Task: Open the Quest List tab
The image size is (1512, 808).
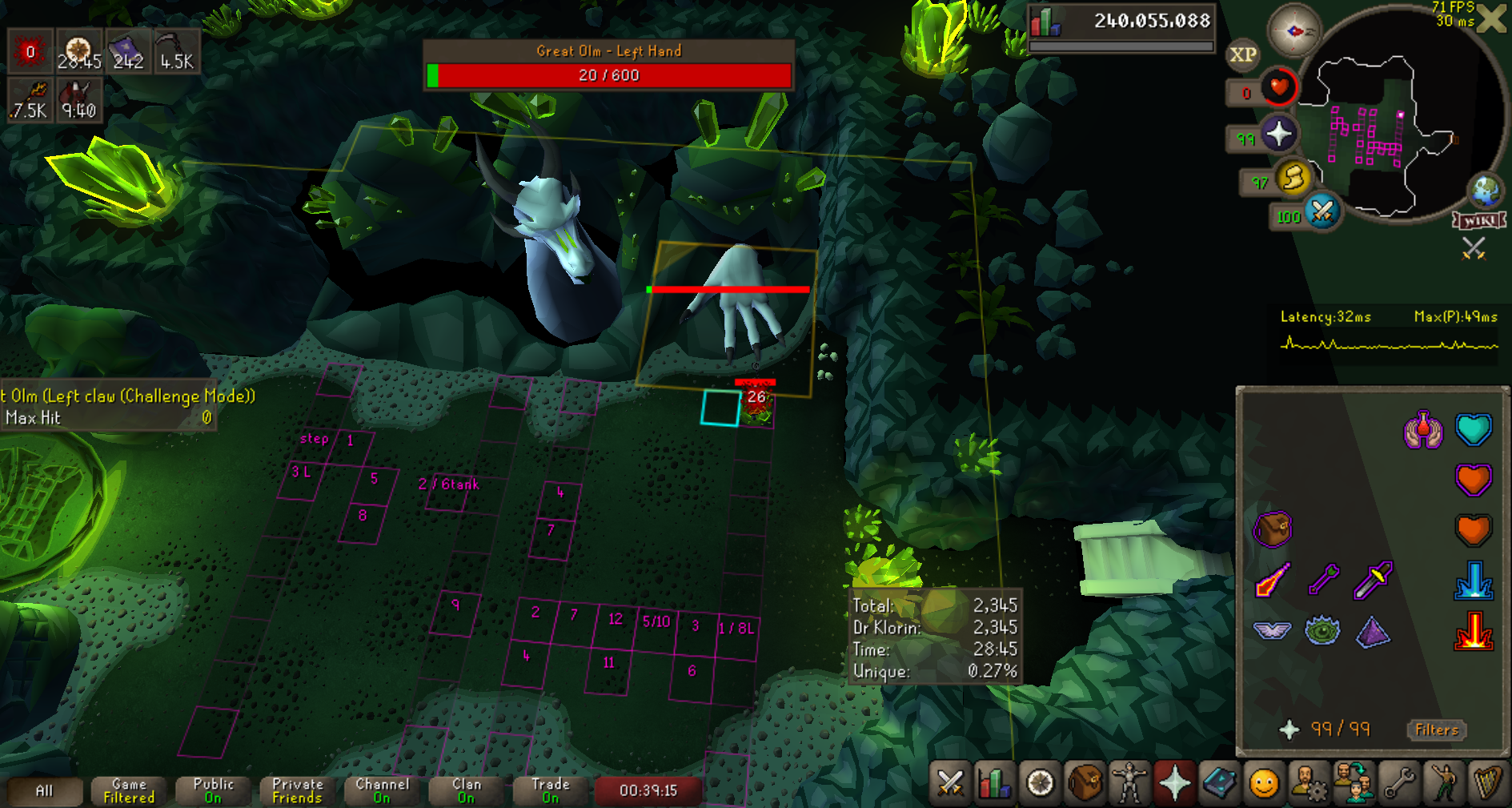Action: (1040, 783)
